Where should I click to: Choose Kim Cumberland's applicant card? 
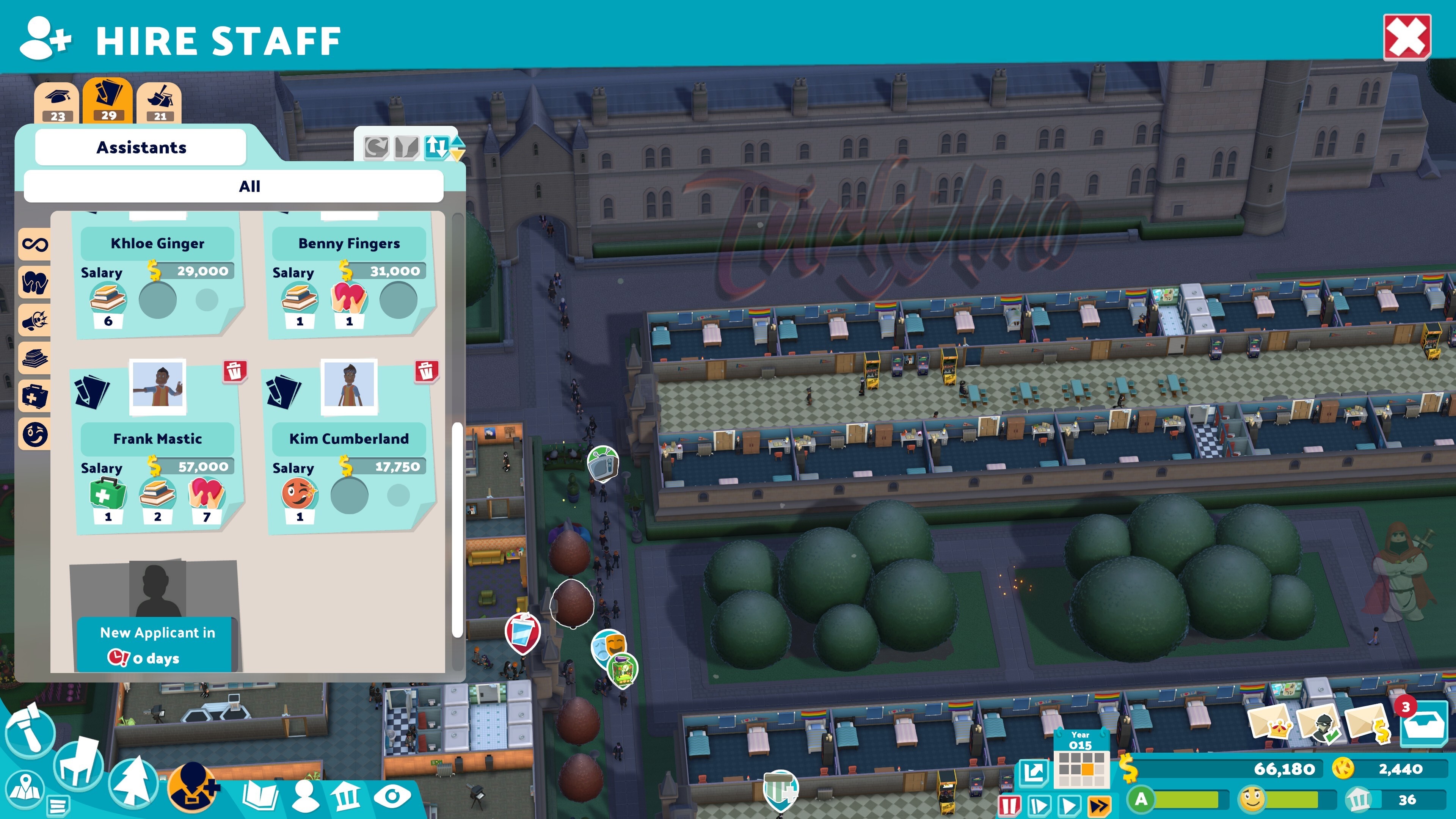tap(349, 447)
